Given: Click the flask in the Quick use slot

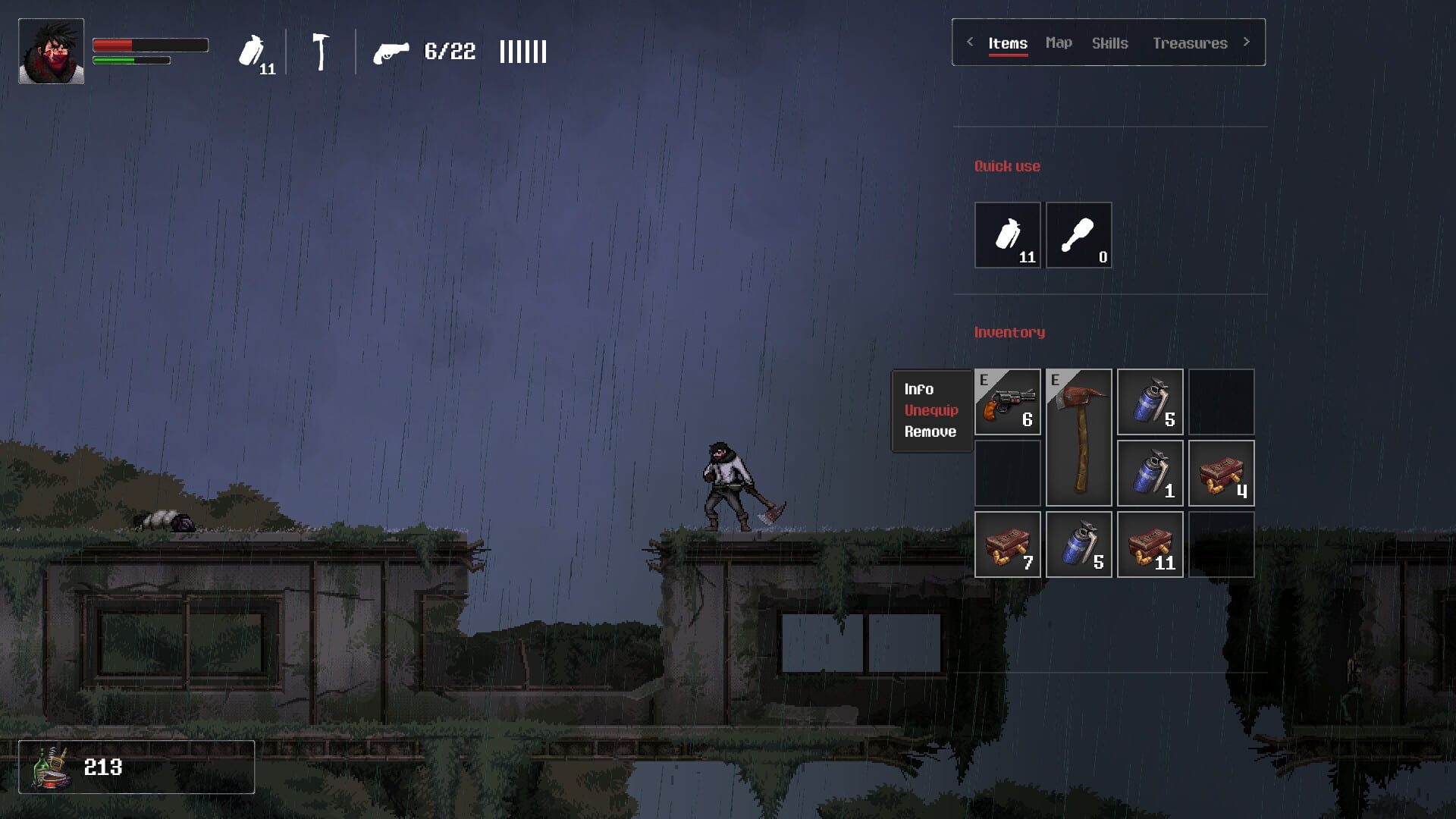Looking at the screenshot, I should click(1007, 235).
